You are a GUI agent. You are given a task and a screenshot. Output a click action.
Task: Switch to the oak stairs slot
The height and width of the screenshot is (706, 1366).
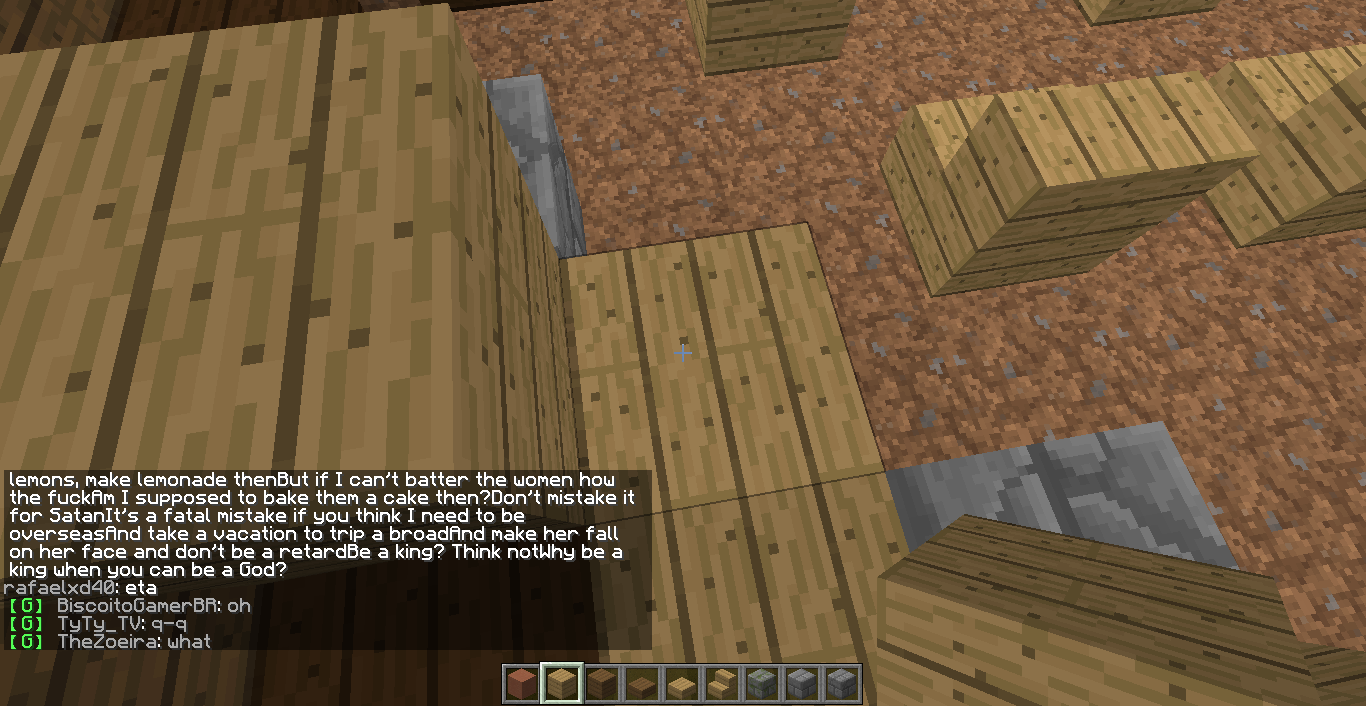coord(721,684)
